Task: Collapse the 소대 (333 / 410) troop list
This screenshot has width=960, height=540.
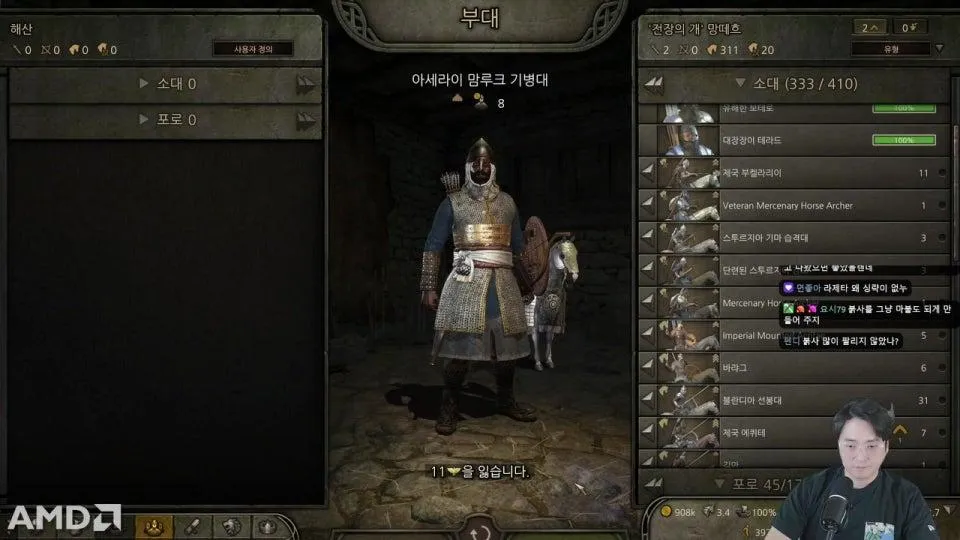Action: (x=741, y=84)
